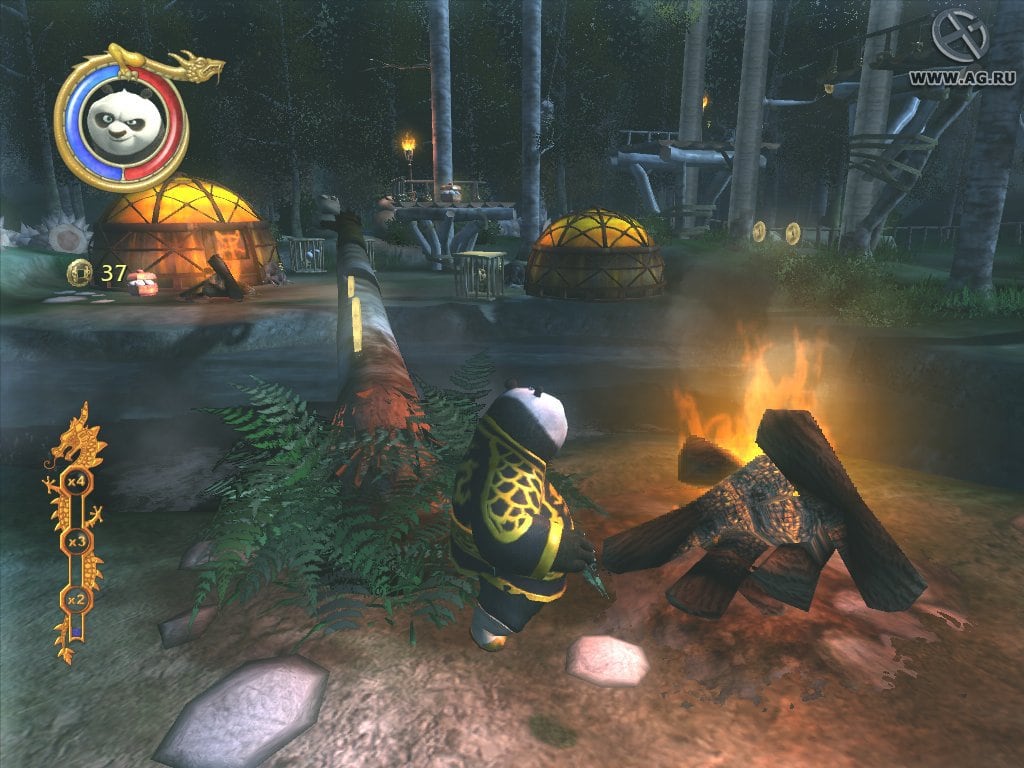Select the gold coin icon
This screenshot has height=768, width=1024.
79,272
